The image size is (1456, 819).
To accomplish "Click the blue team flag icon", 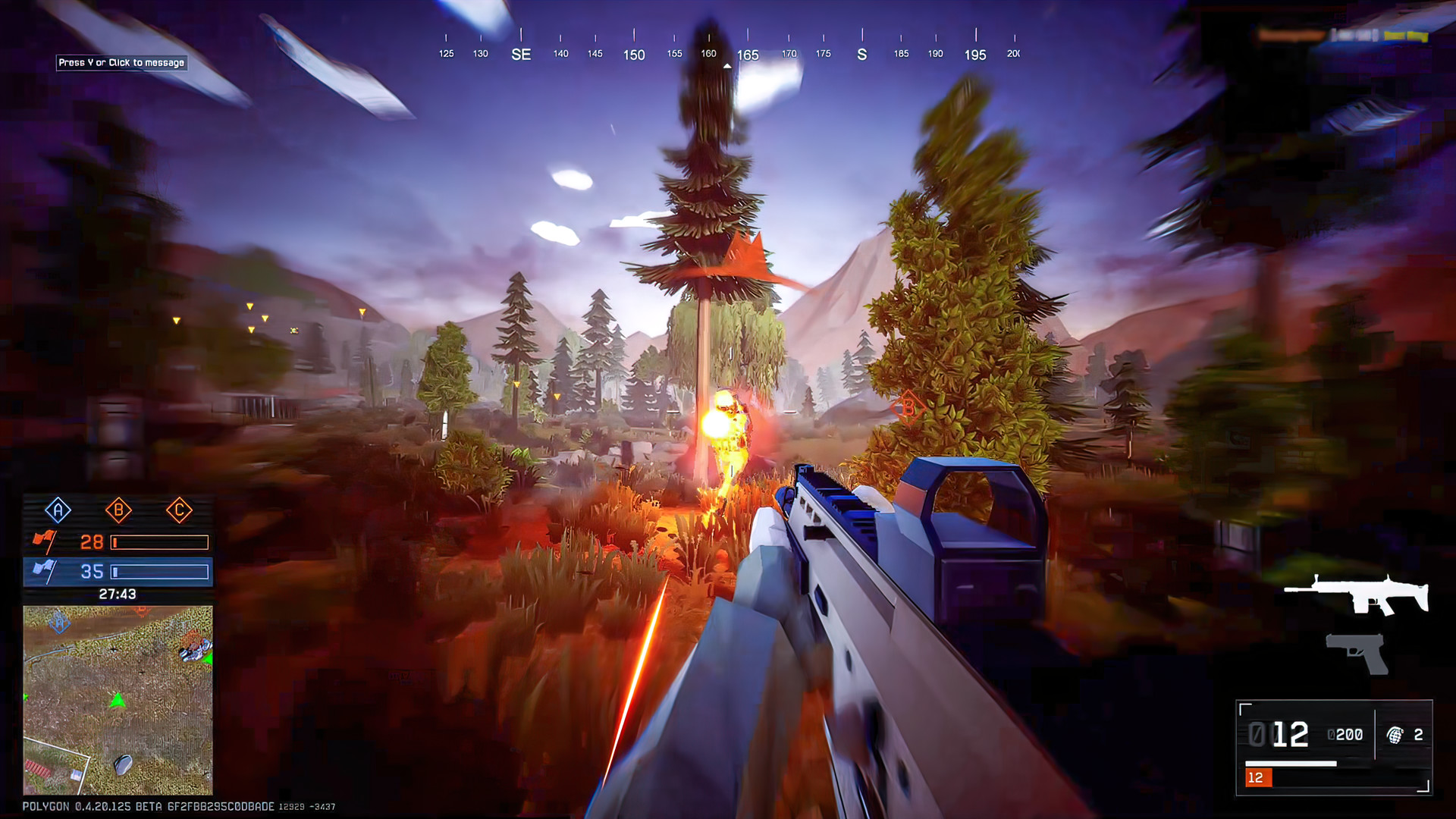I will click(45, 570).
